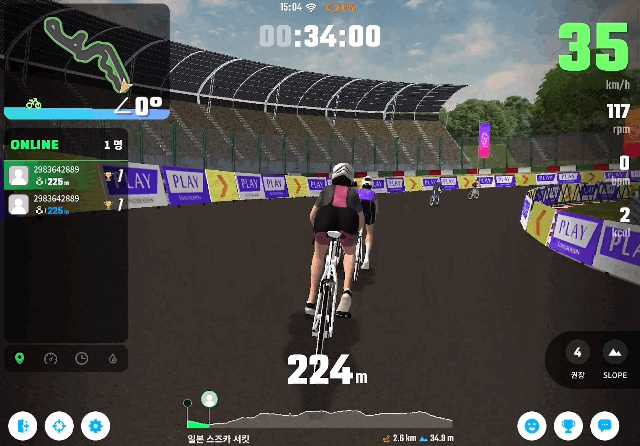Show the trophy rankings
The height and width of the screenshot is (446, 640).
567,425
